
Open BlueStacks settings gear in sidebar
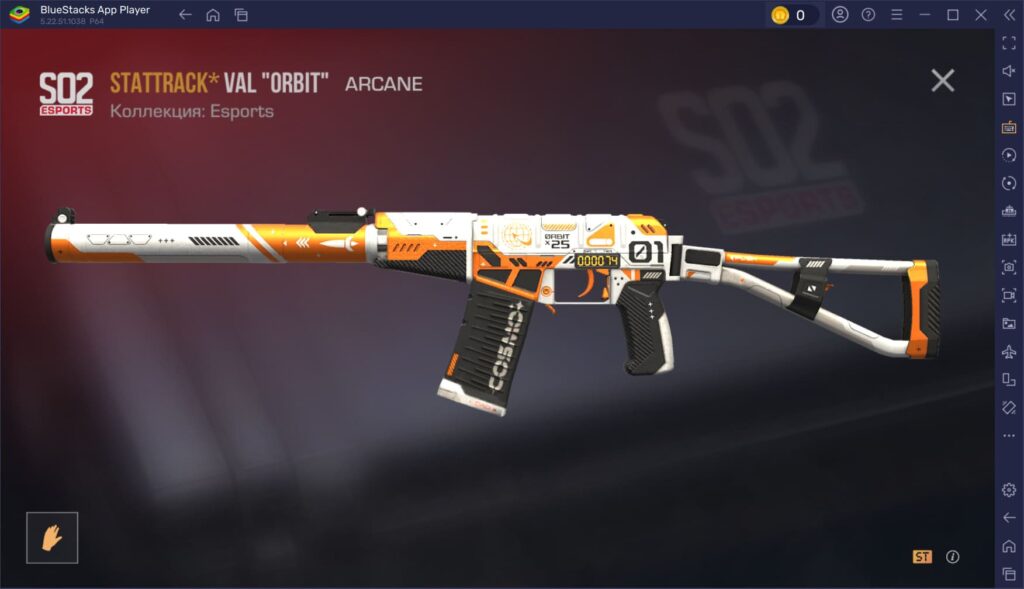(x=1008, y=490)
